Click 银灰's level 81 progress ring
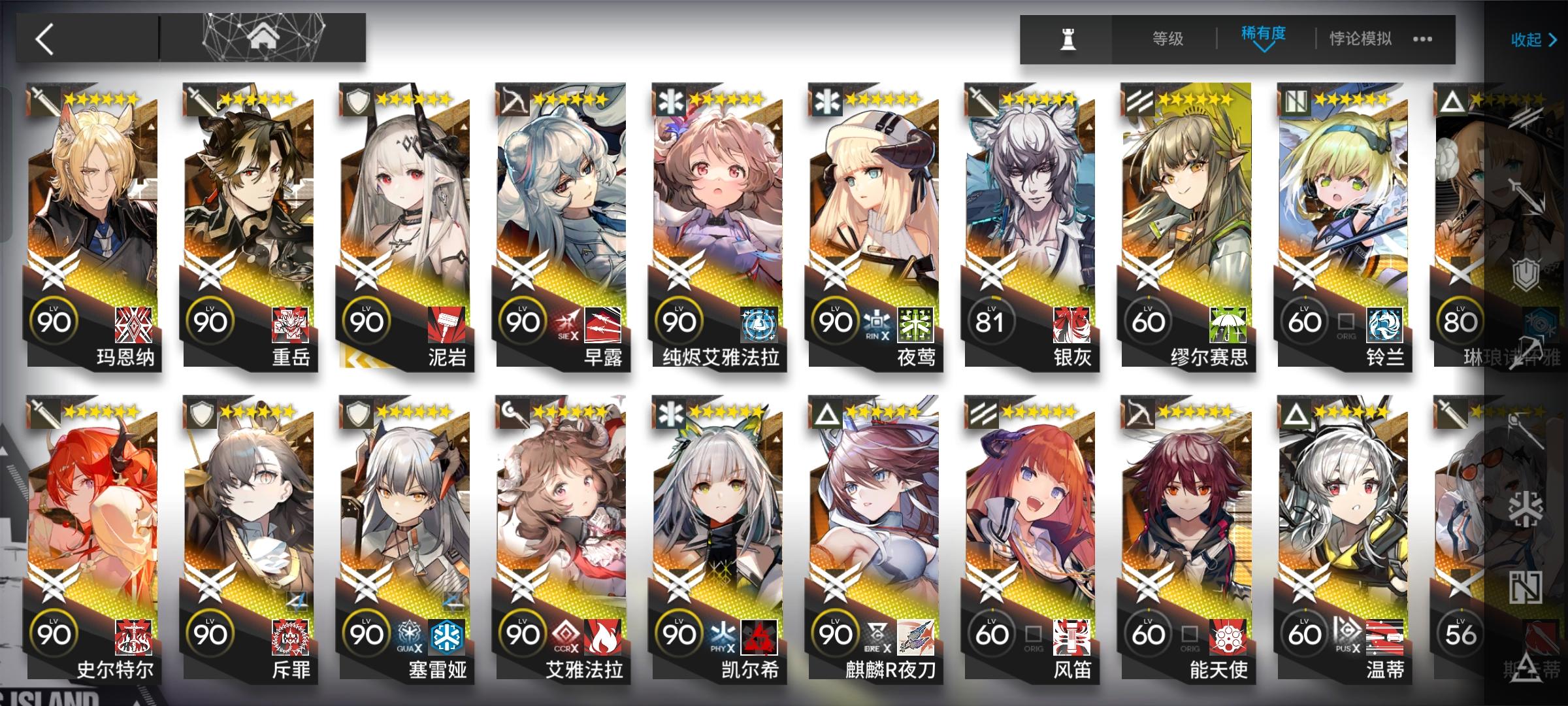 point(992,321)
